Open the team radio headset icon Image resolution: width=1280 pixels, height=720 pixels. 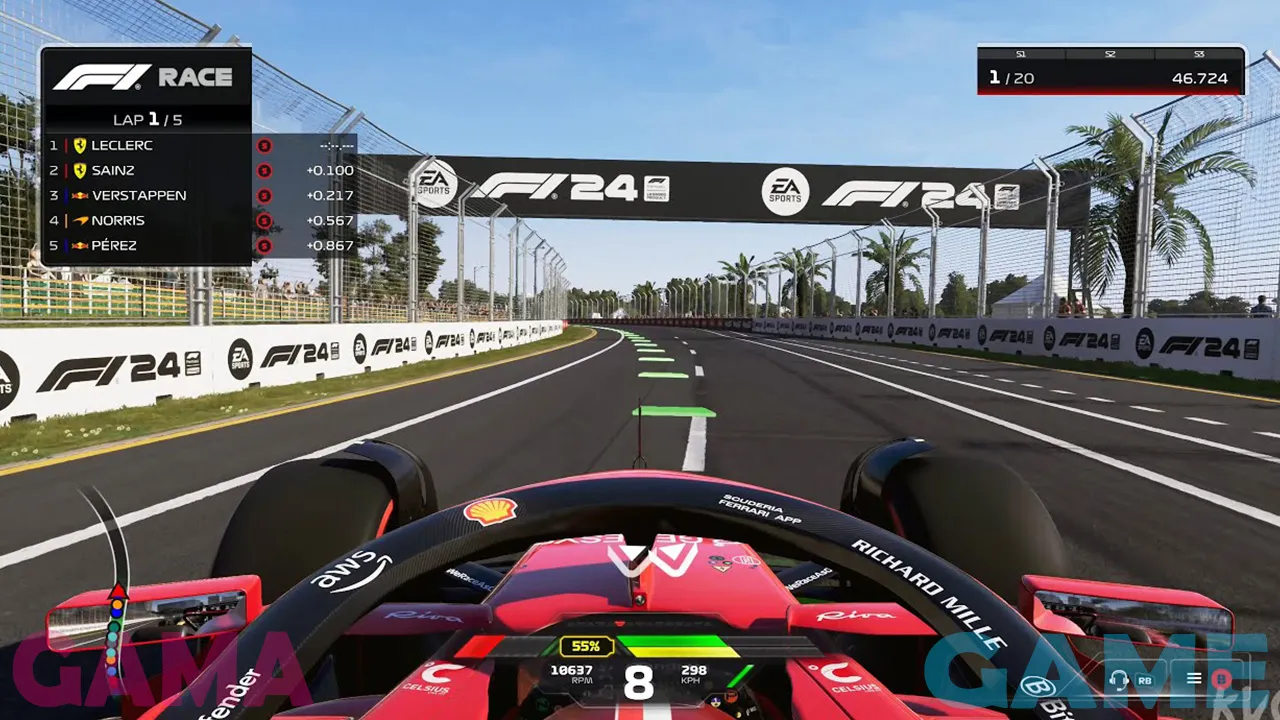[1119, 680]
